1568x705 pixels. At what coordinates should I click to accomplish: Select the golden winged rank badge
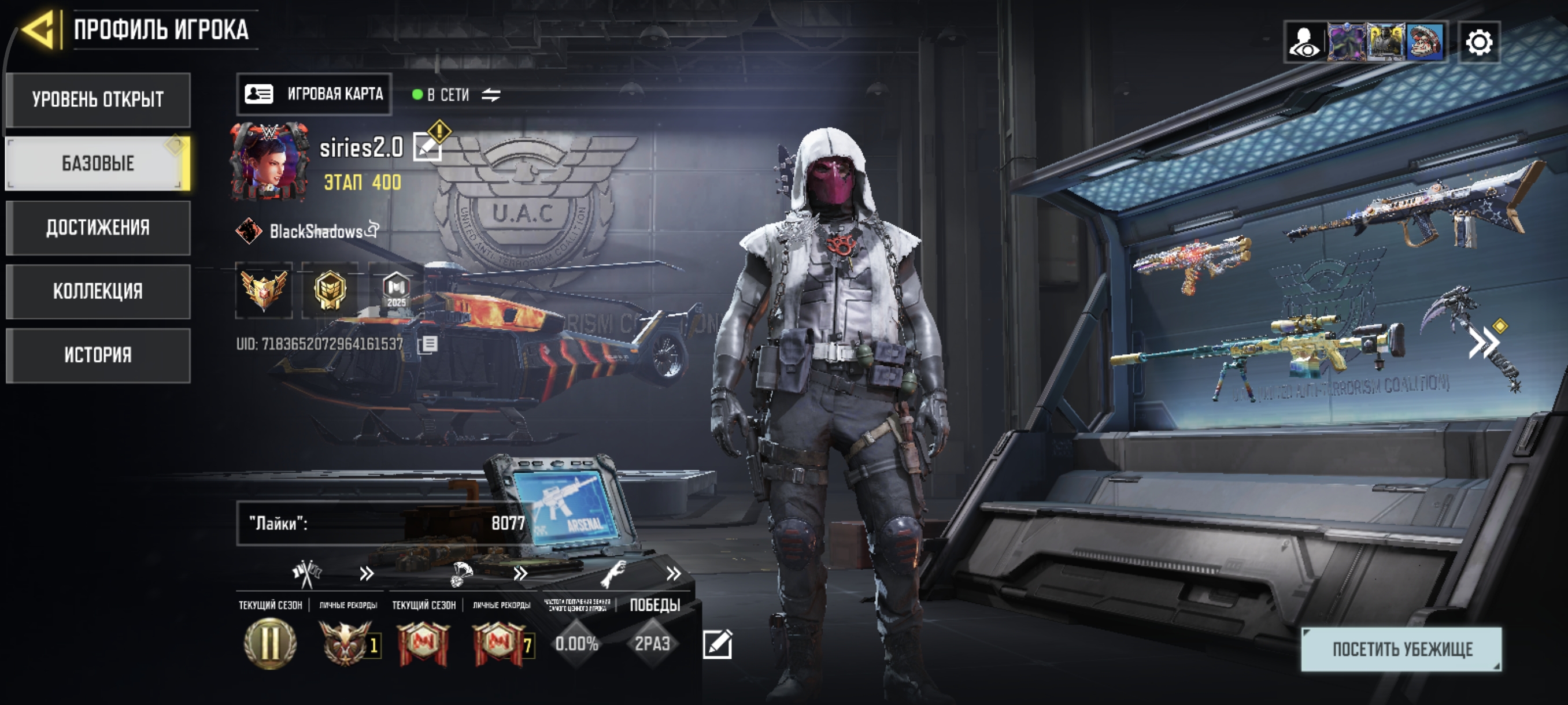[264, 290]
